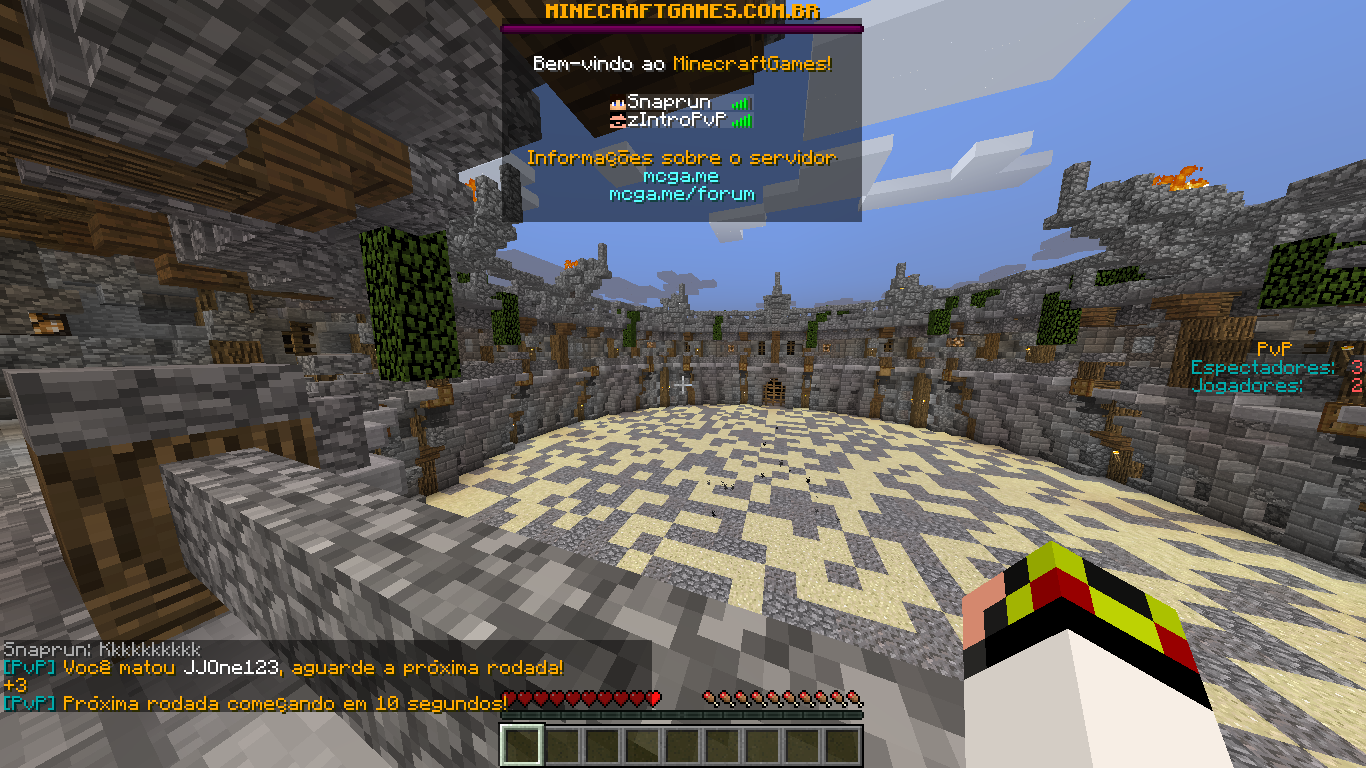Click Snaprun's Kkkkkkkkkk chat message
Screen dimensions: 1366x768
tap(102, 650)
